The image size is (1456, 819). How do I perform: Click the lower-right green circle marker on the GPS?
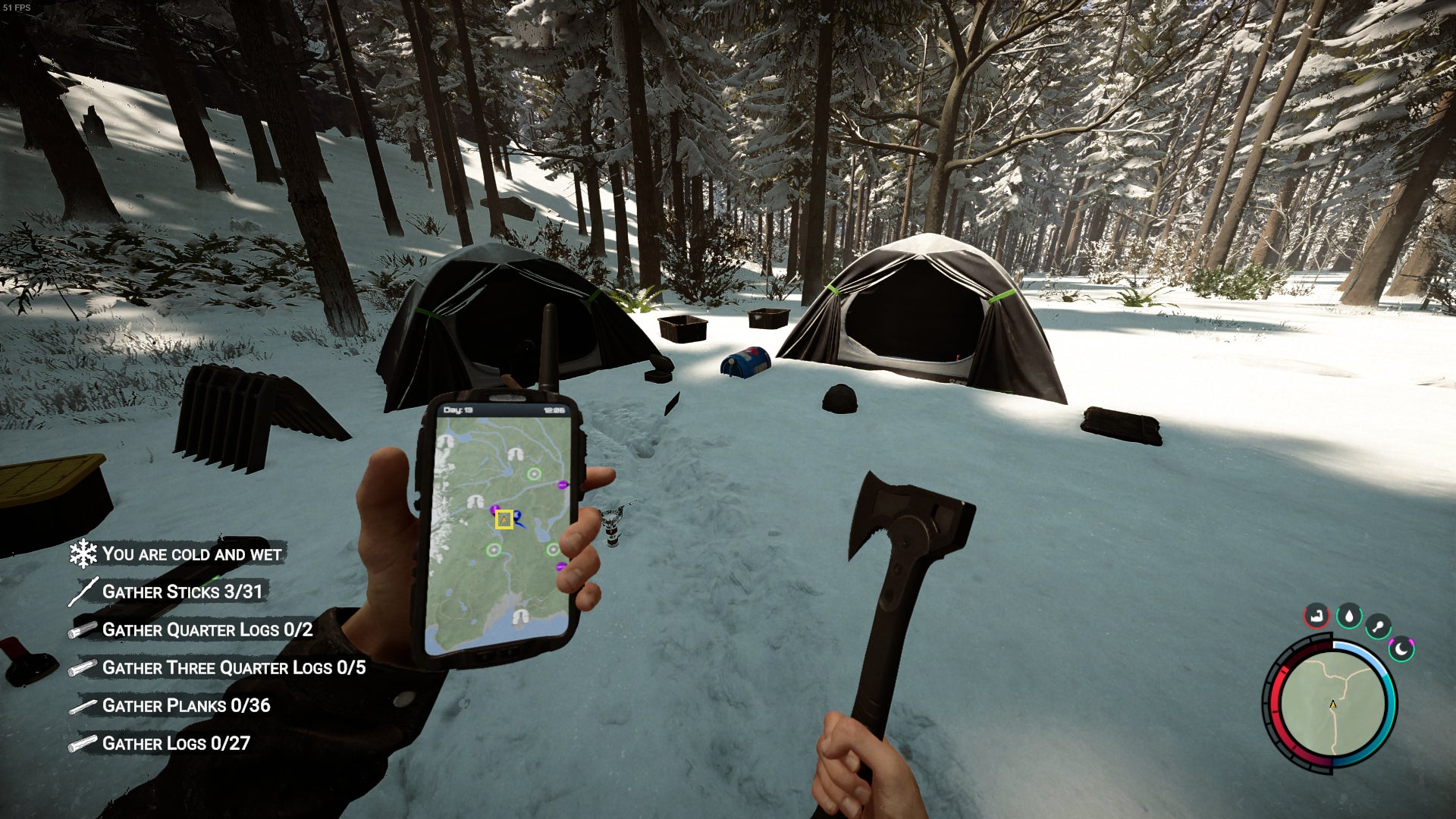(x=553, y=549)
